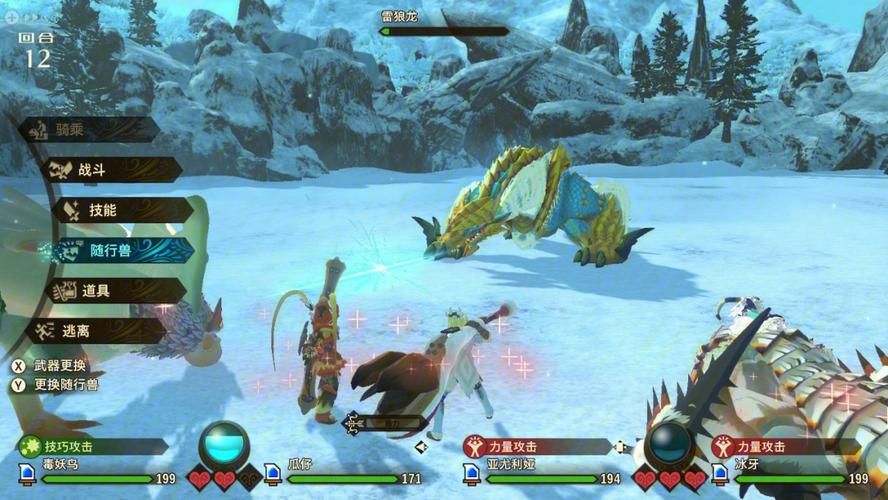This screenshot has width=888, height=500.
Task: Select the highlighted 随行兽 (Monstie) command
Action: [123, 250]
